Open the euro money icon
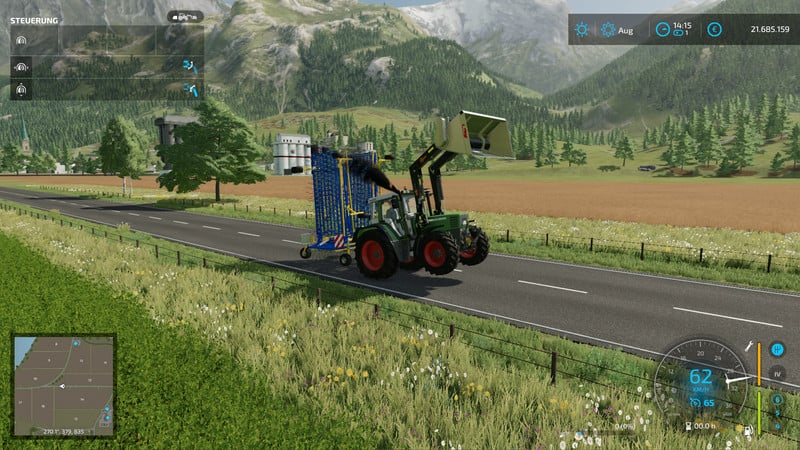 coord(714,30)
